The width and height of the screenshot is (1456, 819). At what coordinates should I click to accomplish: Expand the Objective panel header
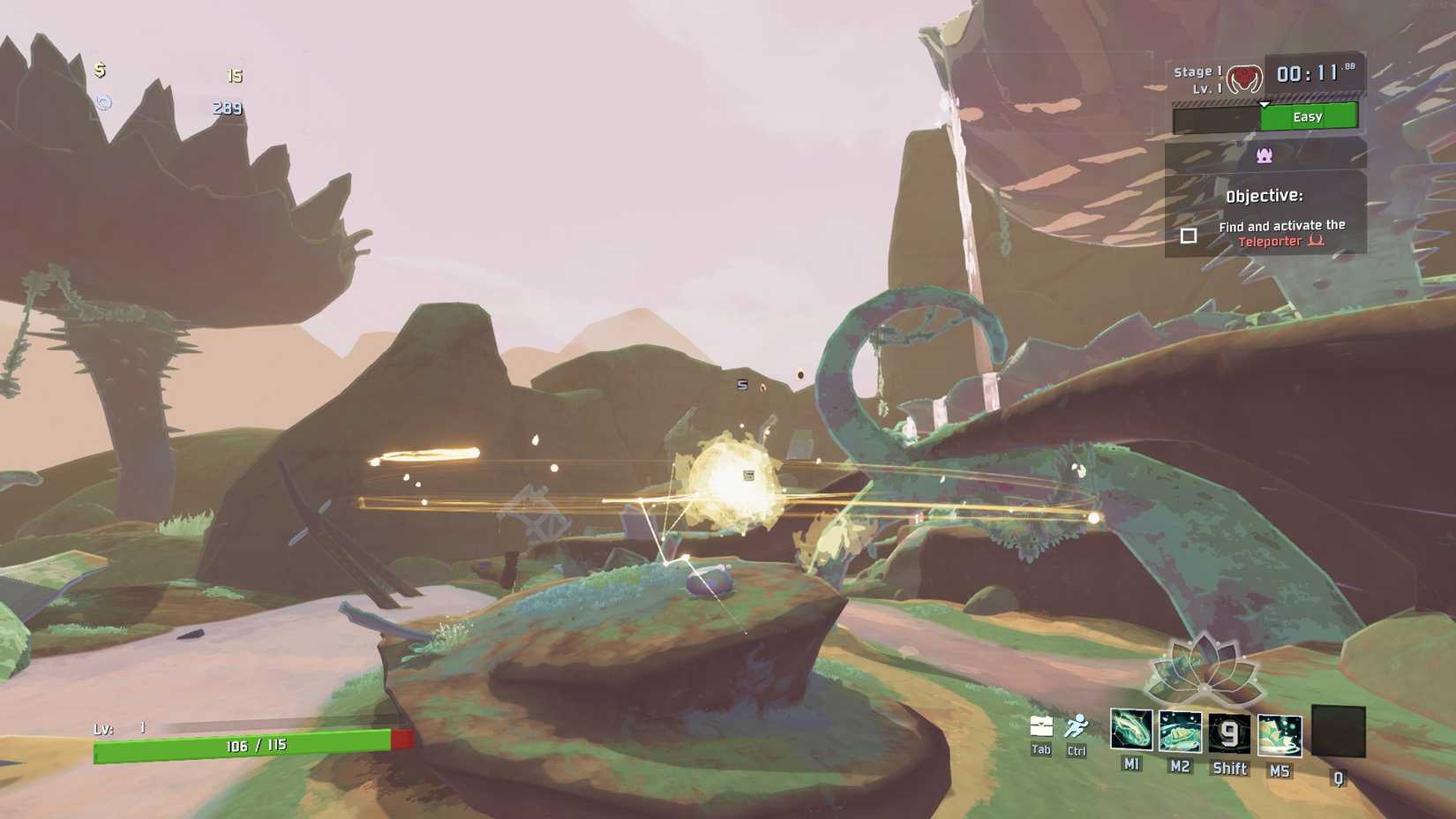(1265, 195)
